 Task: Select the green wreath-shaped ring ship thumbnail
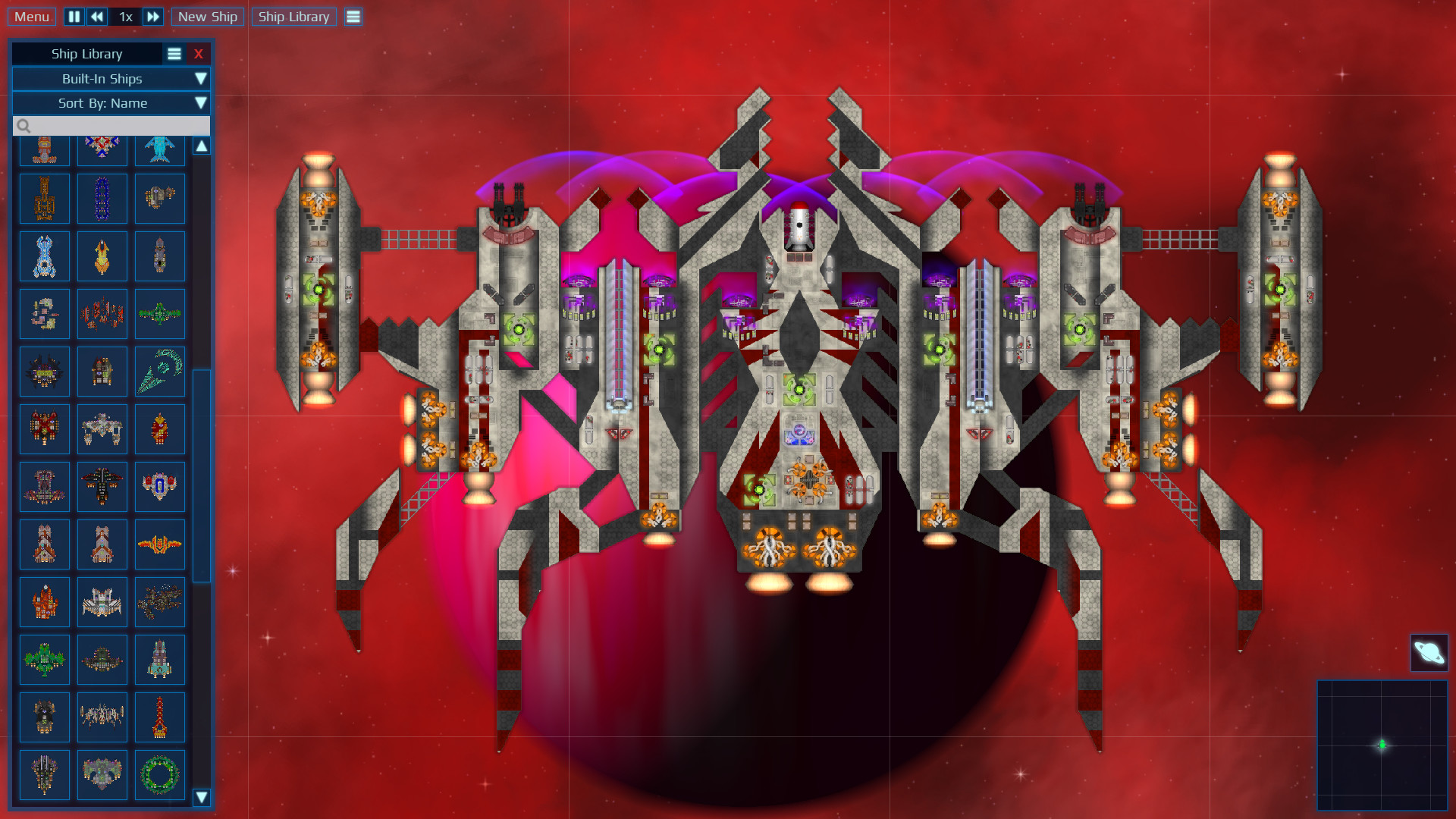(x=160, y=774)
